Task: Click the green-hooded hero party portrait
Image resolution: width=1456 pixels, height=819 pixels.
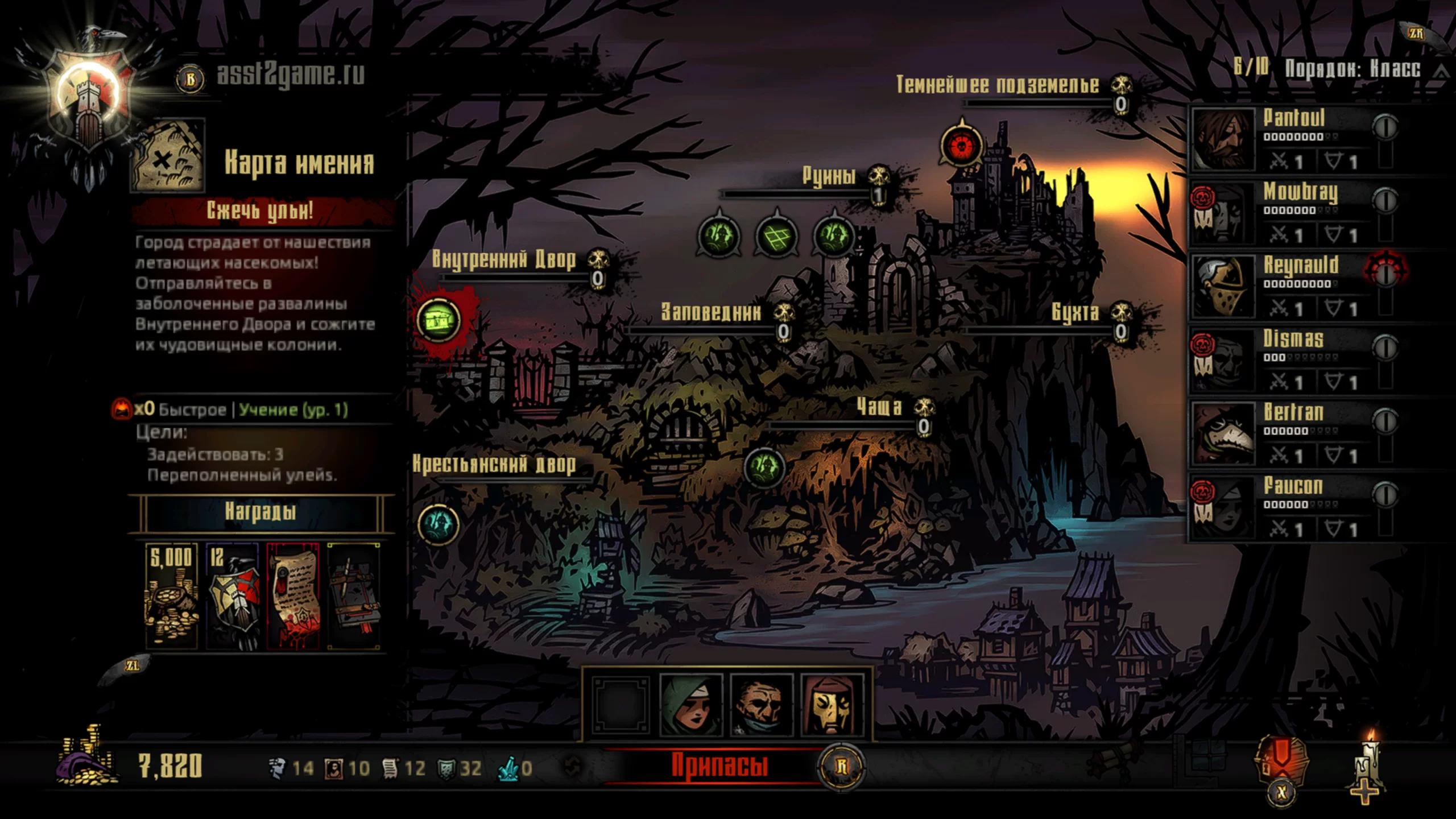Action: pos(690,704)
